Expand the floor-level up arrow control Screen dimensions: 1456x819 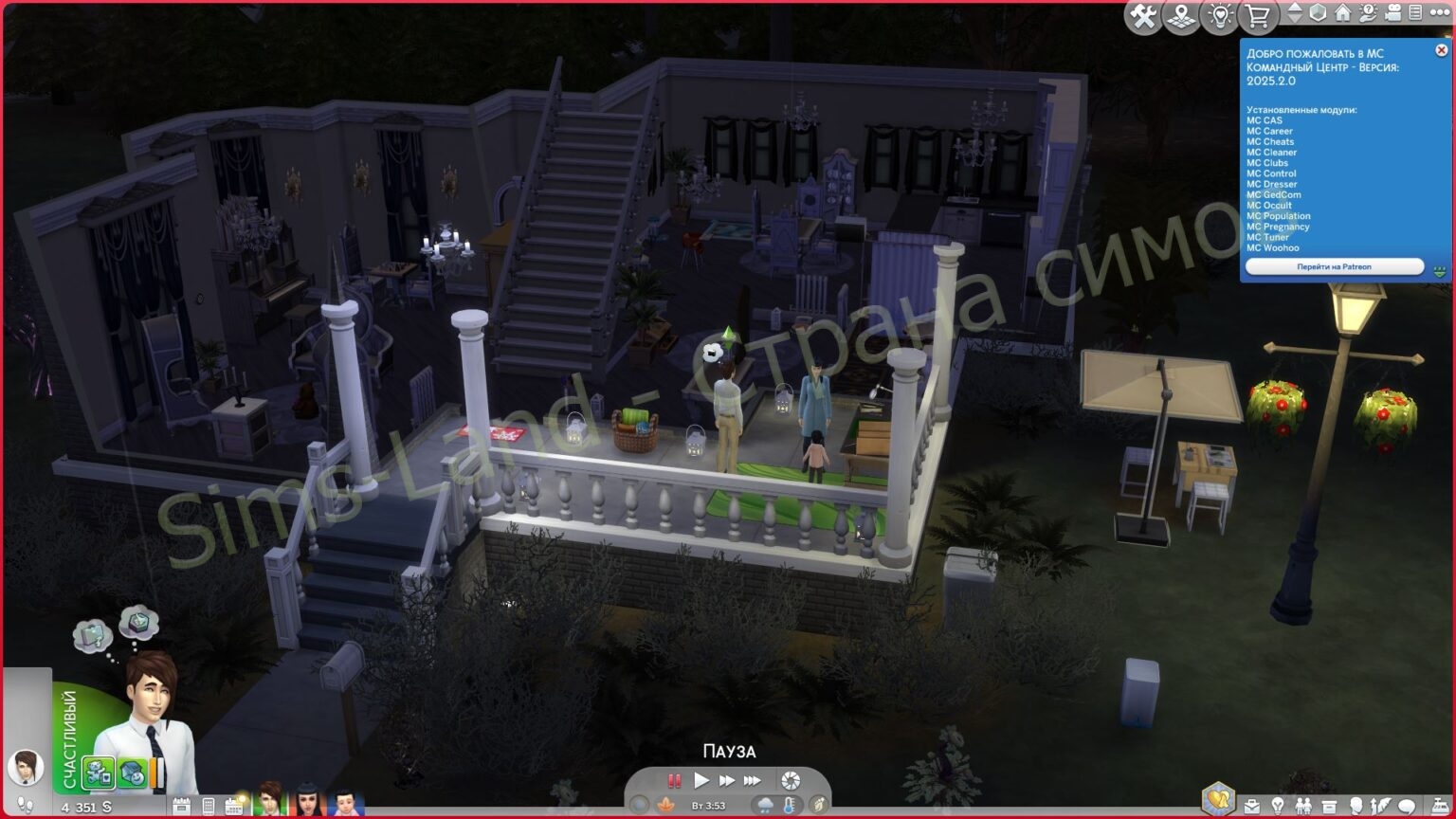pos(1296,9)
